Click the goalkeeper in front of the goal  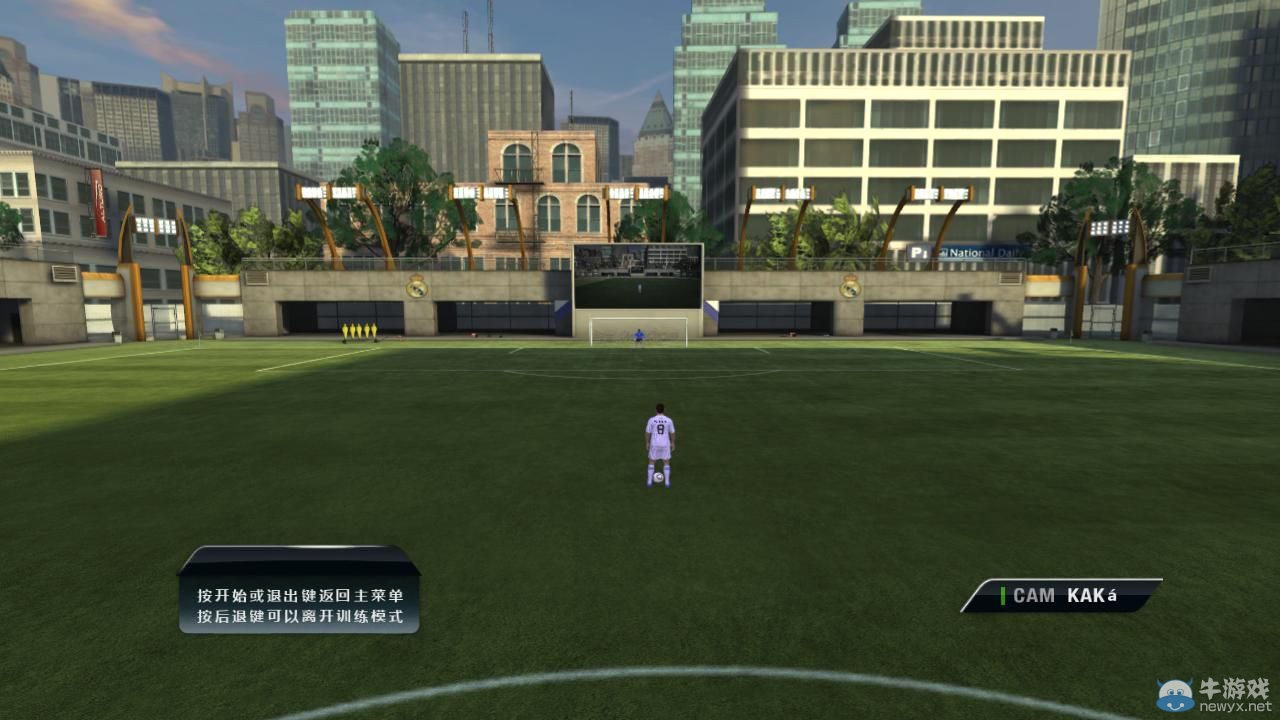point(637,337)
